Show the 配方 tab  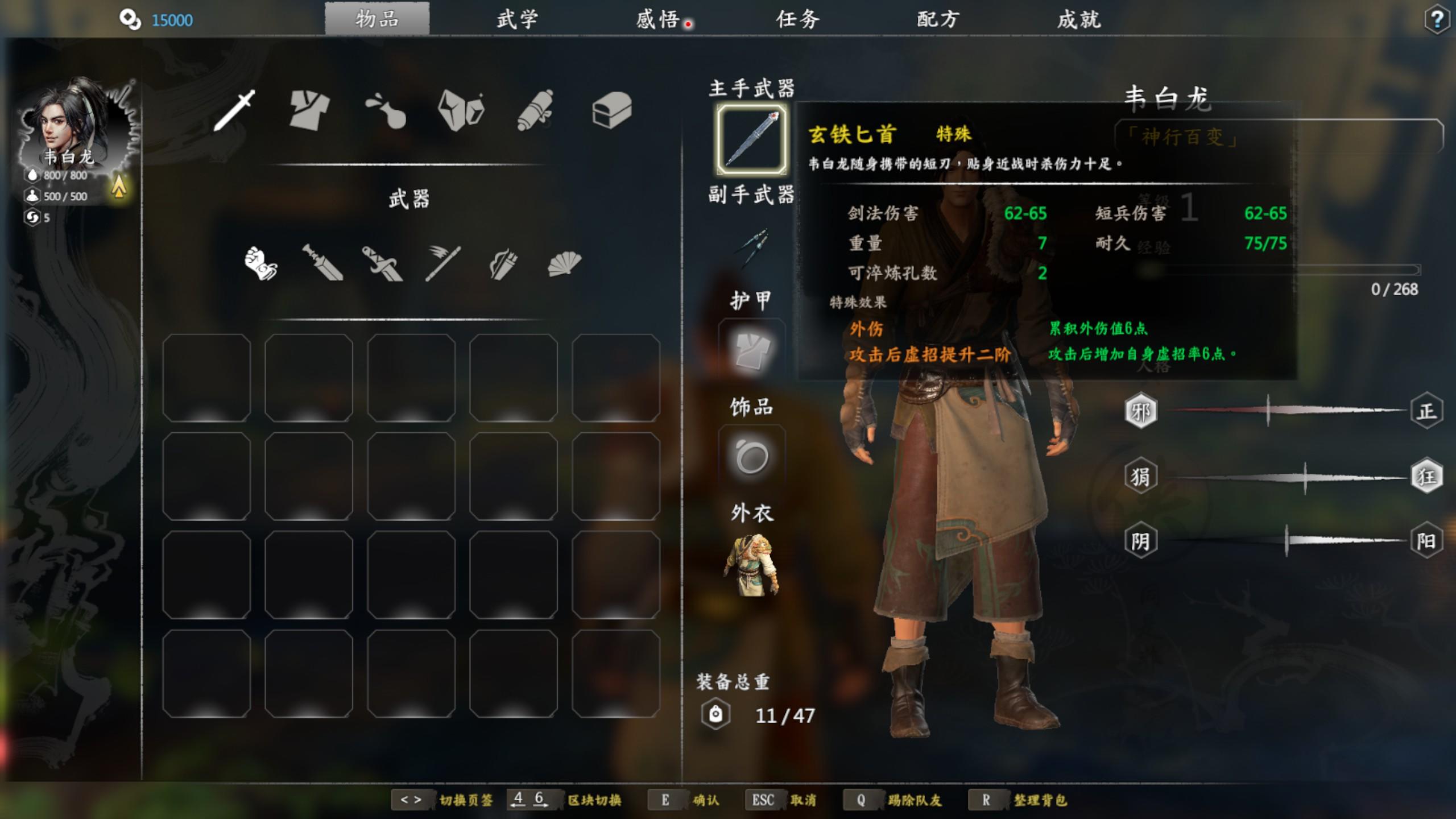[938, 20]
